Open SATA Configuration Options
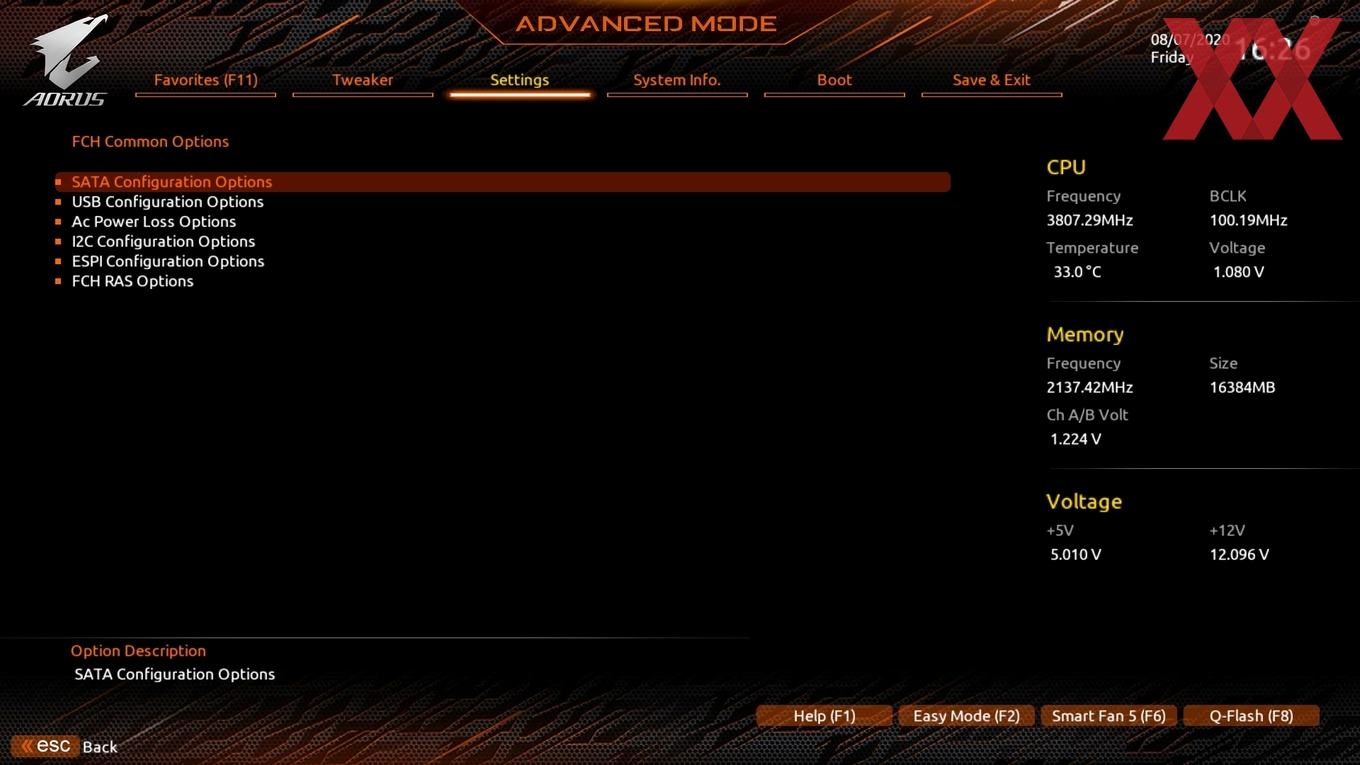Screen dimensions: 1360x765 (x=171, y=181)
